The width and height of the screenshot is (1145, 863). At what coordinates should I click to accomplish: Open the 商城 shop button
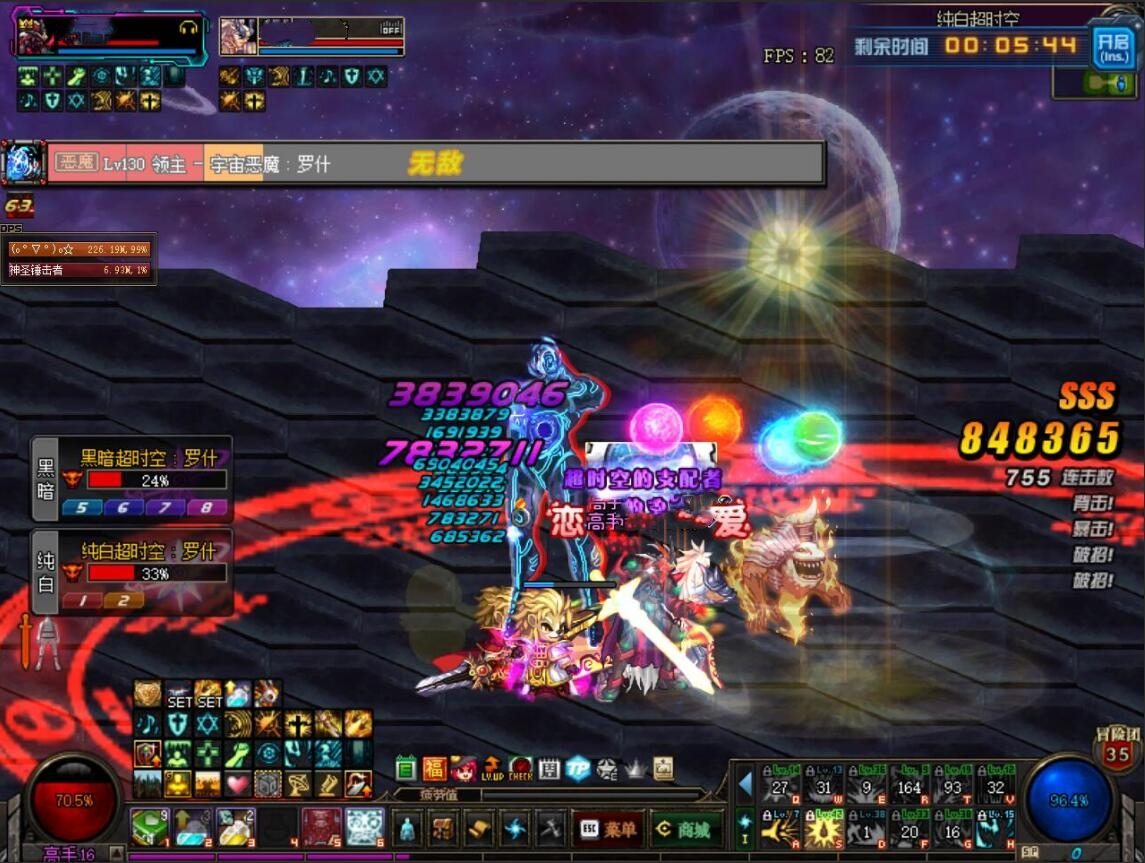(684, 829)
